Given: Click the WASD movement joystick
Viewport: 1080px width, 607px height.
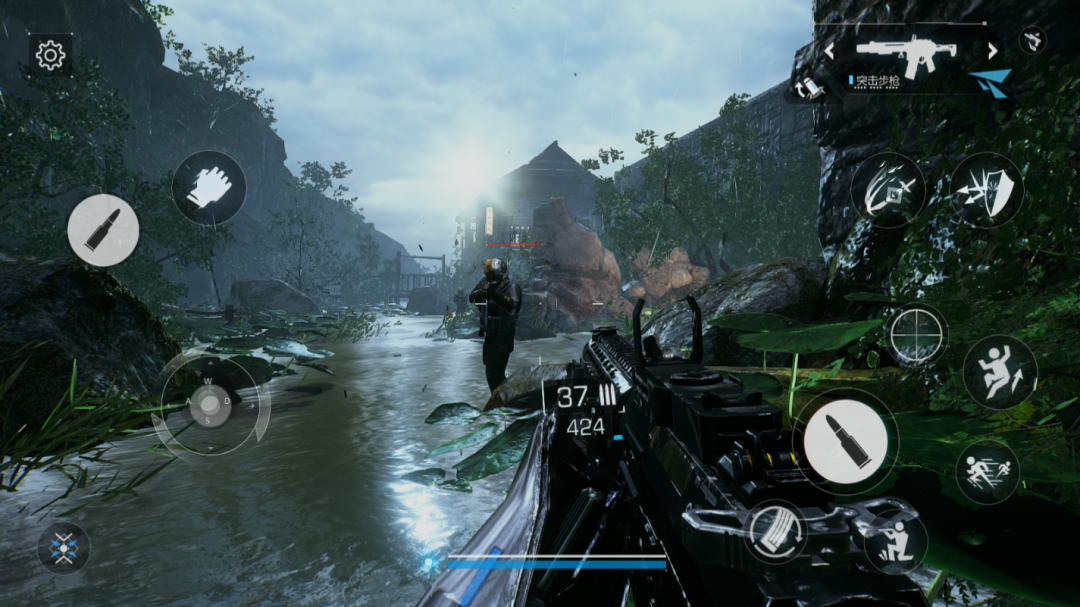Looking at the screenshot, I should [210, 404].
